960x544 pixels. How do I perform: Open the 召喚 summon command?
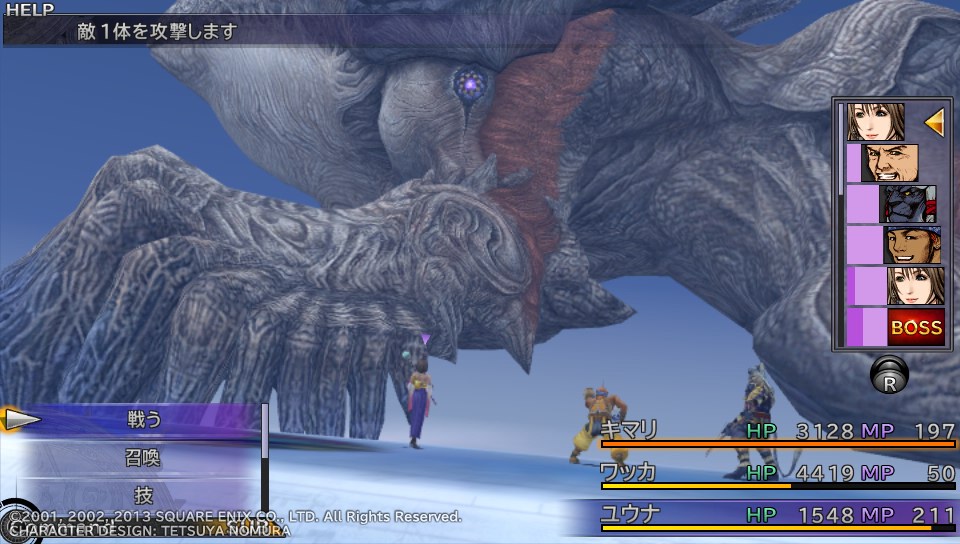pyautogui.click(x=144, y=458)
